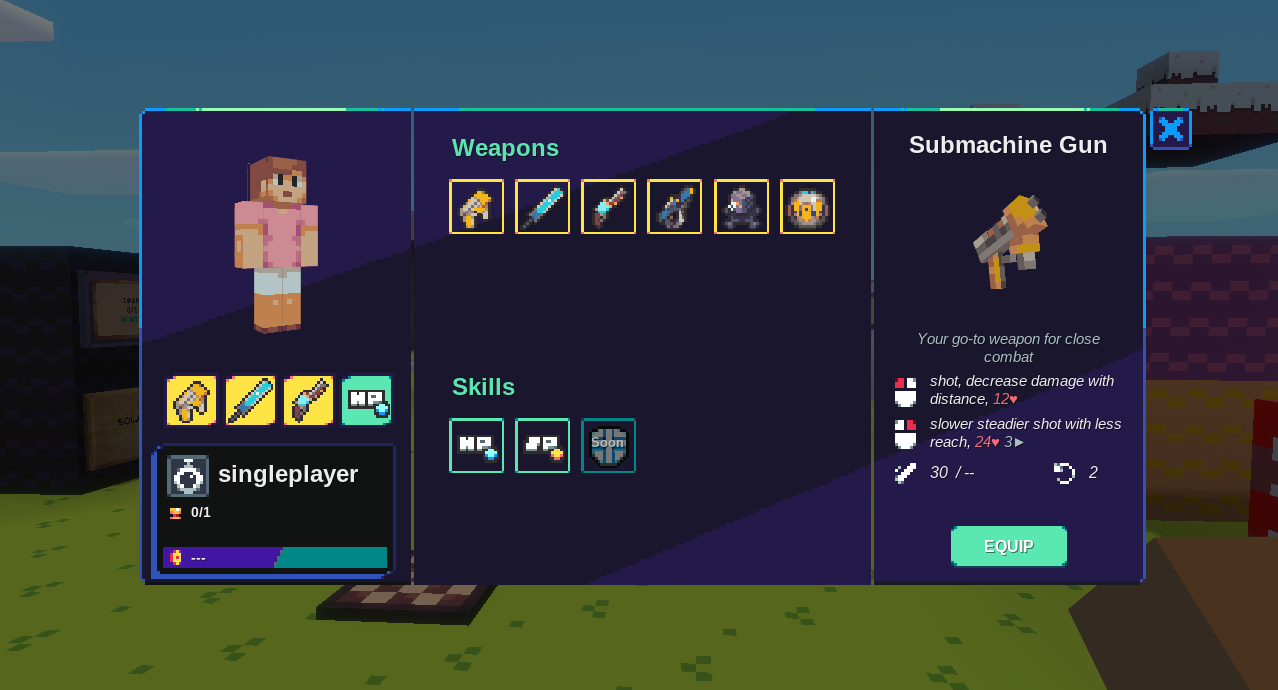Select the submachine gun in Weapons list

pos(476,207)
